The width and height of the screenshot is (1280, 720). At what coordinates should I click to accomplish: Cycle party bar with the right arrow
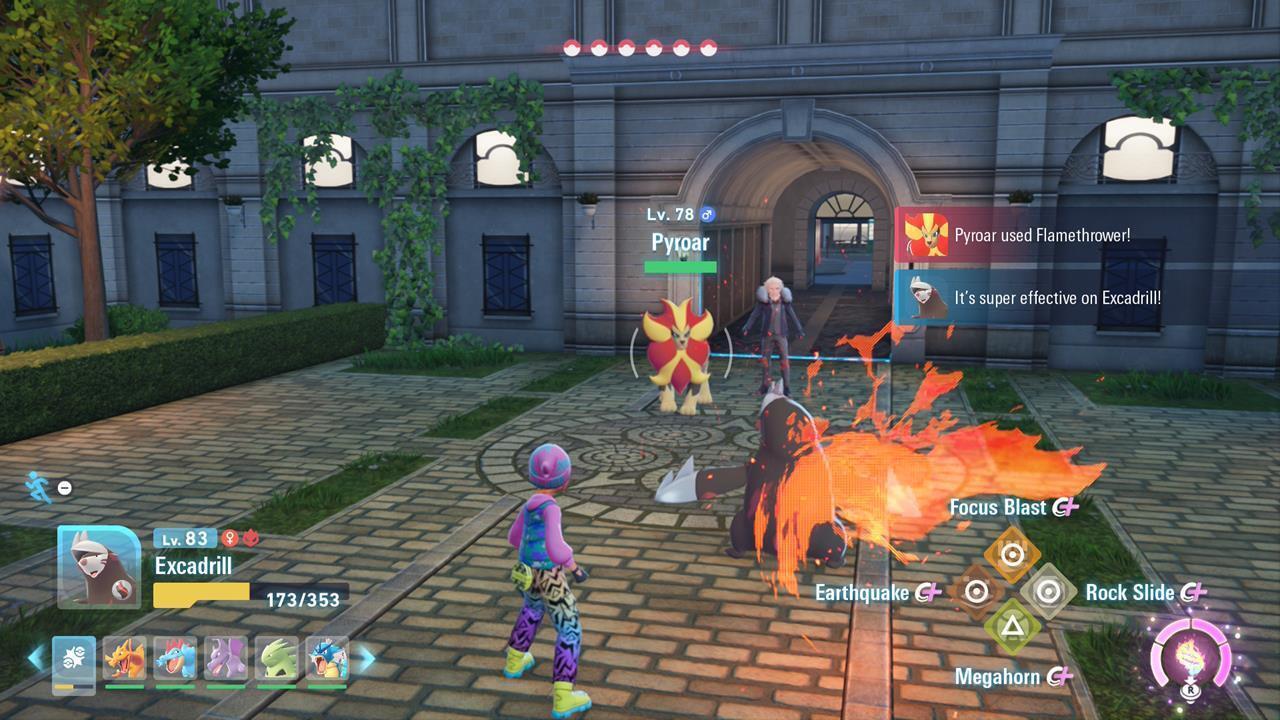coord(366,658)
